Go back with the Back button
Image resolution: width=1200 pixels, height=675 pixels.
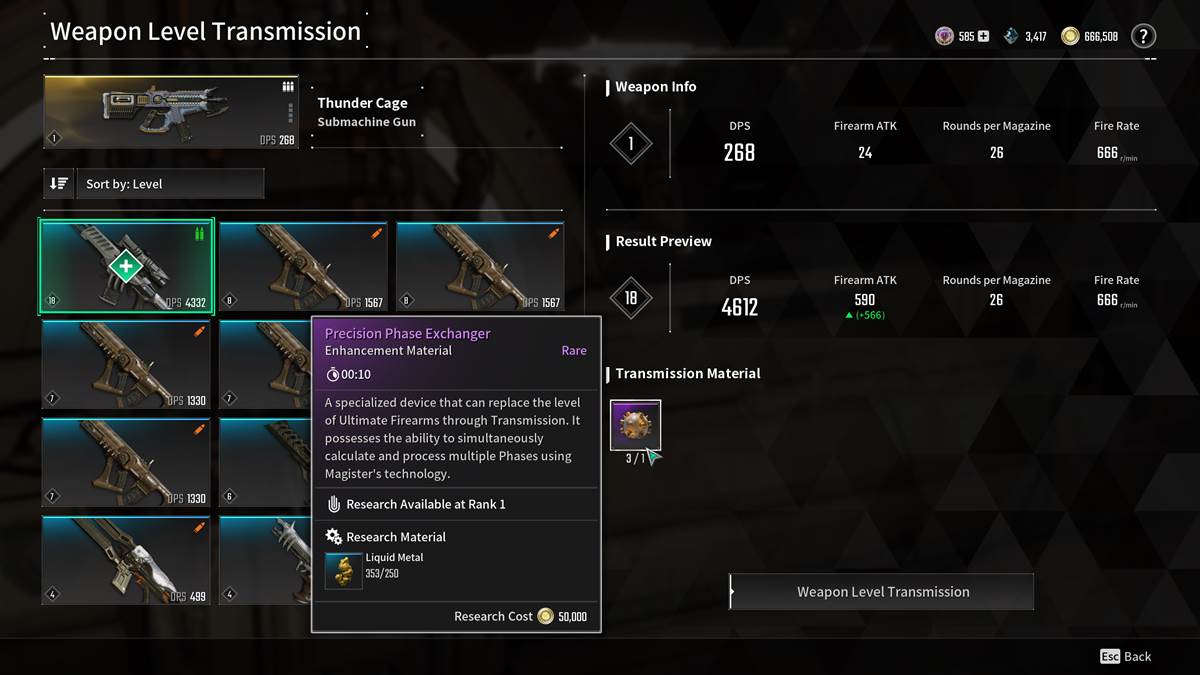[1126, 656]
